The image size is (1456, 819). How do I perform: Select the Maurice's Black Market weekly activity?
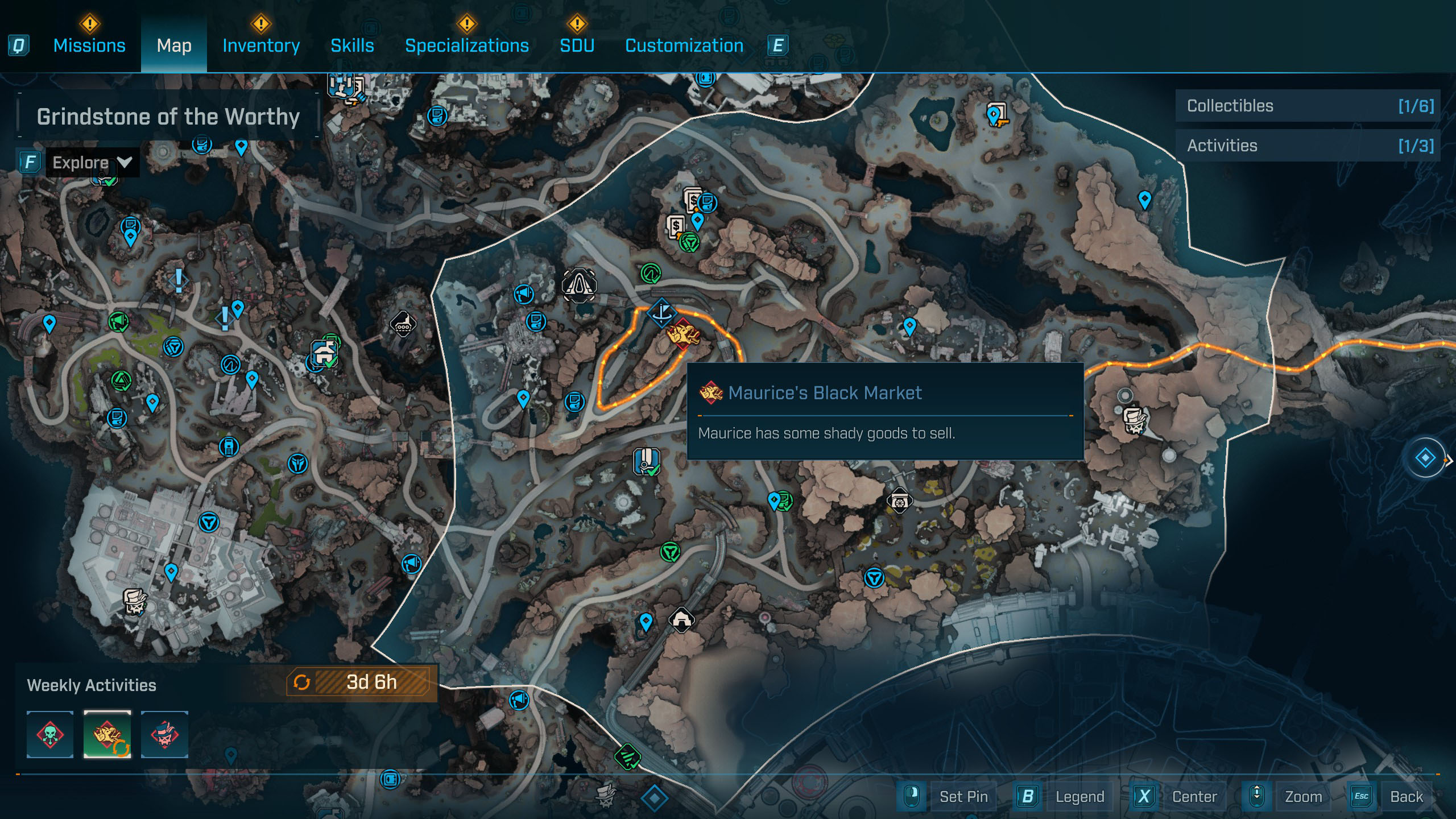[107, 734]
